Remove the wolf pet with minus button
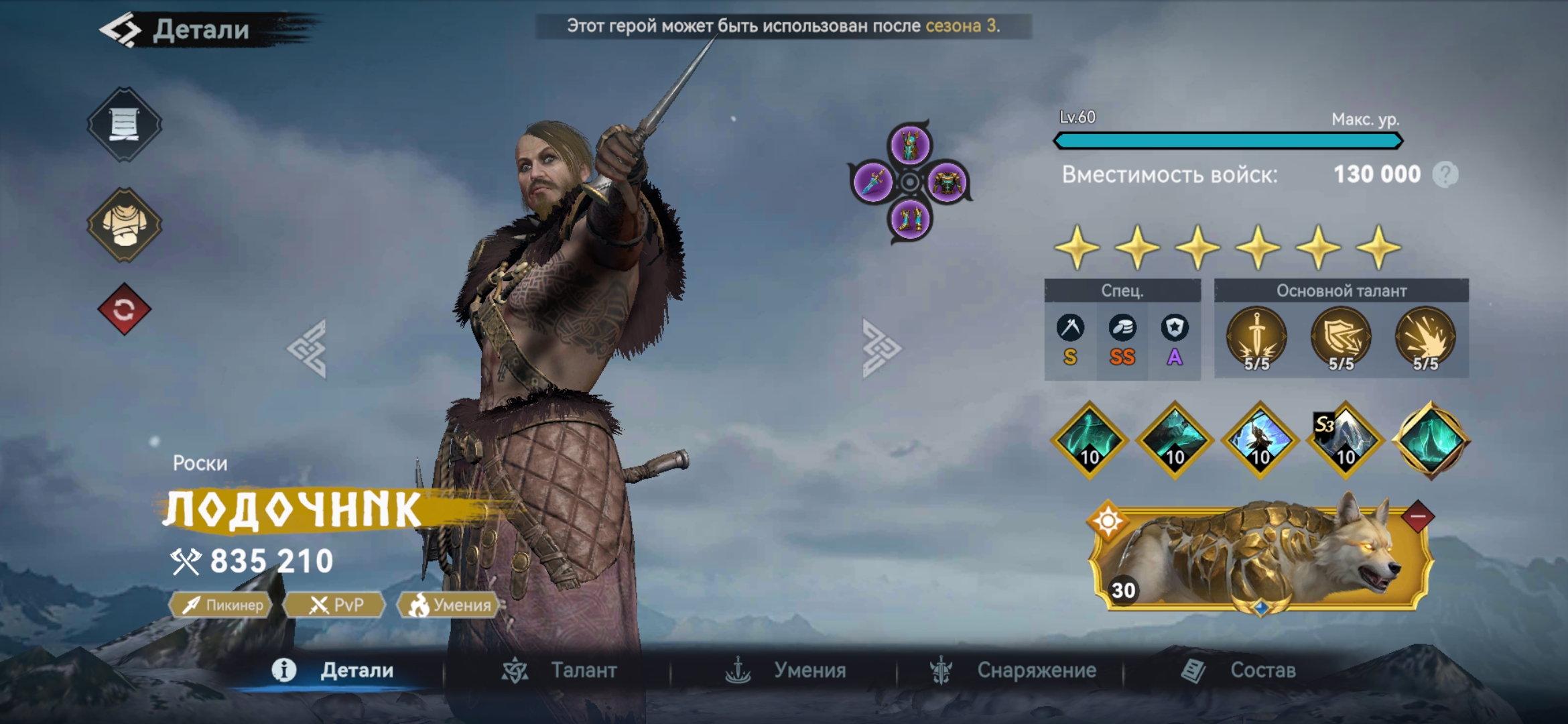Viewport: 1568px width, 724px height. 1417,516
